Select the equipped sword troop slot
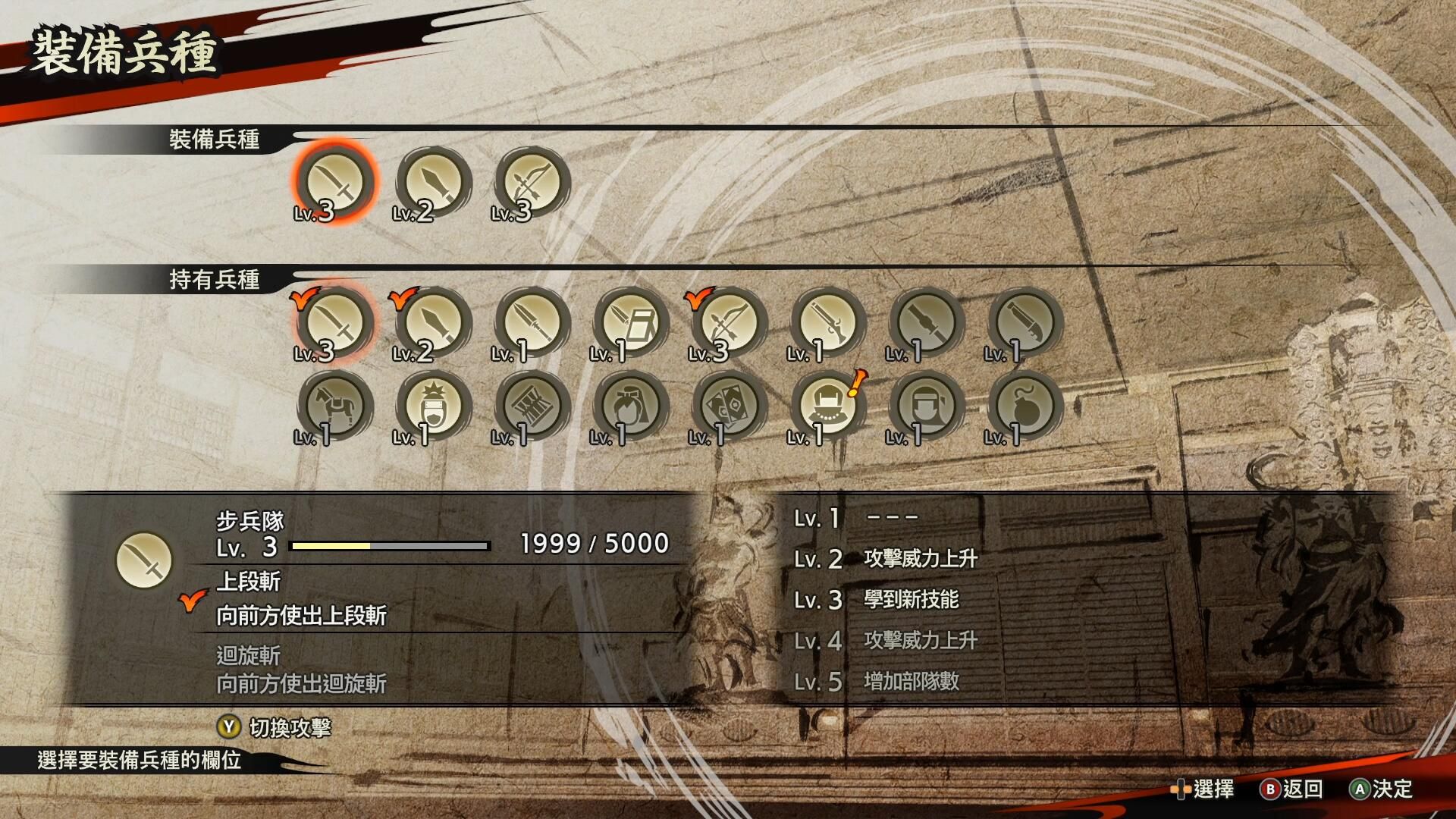The image size is (1456, 819). [334, 182]
